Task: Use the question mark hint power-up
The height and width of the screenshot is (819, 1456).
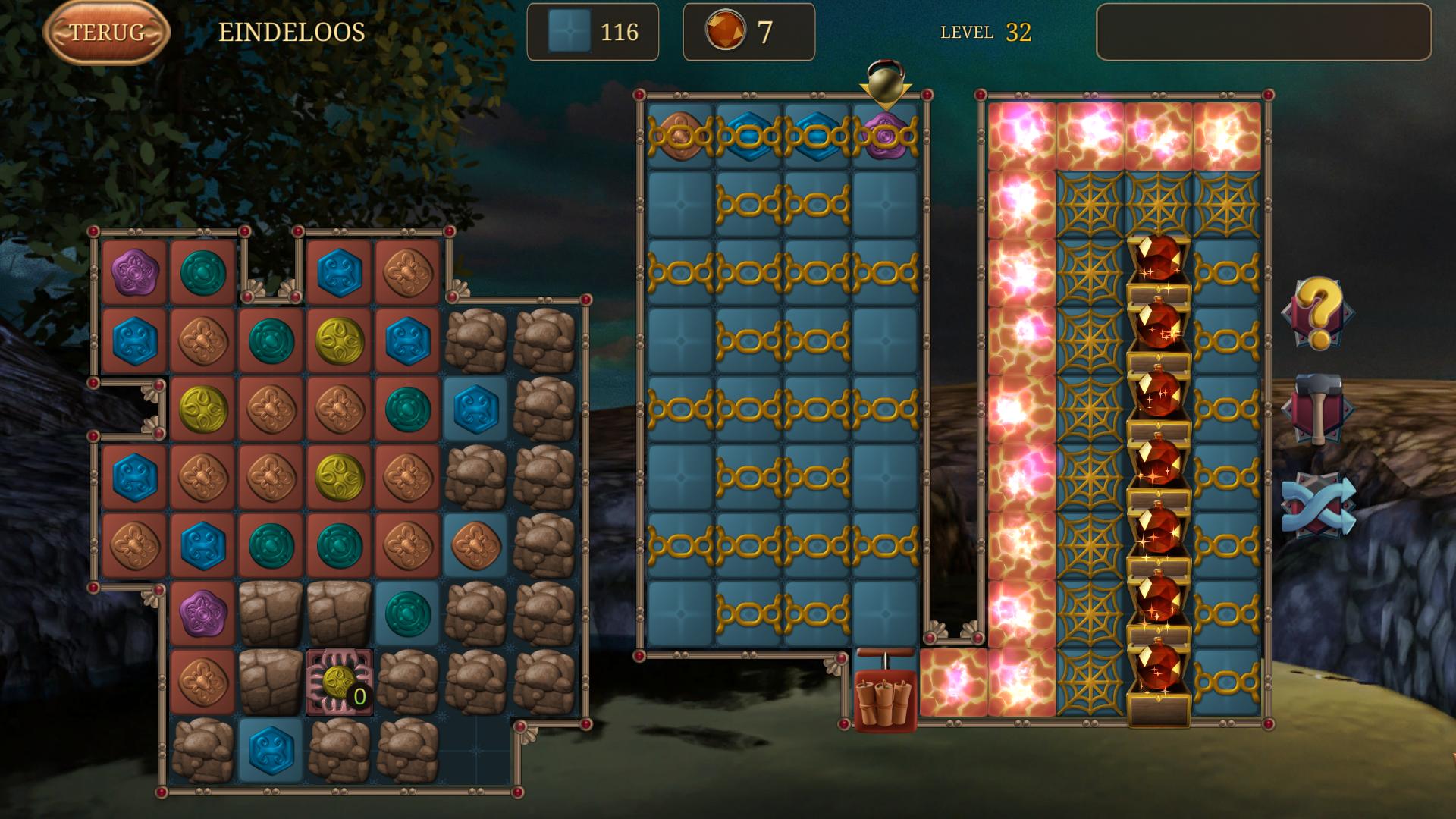Action: [x=1318, y=313]
